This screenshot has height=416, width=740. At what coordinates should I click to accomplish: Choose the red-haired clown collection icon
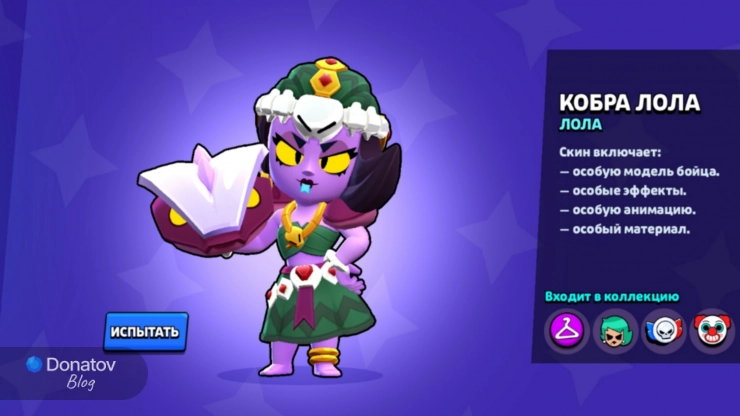point(710,329)
